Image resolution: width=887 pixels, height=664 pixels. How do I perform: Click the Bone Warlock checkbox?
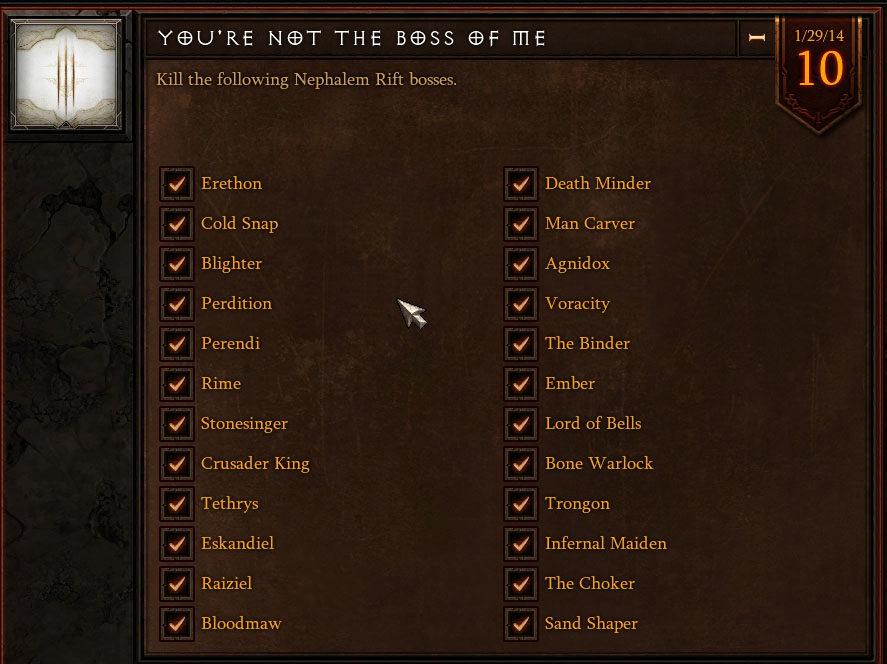click(x=521, y=464)
